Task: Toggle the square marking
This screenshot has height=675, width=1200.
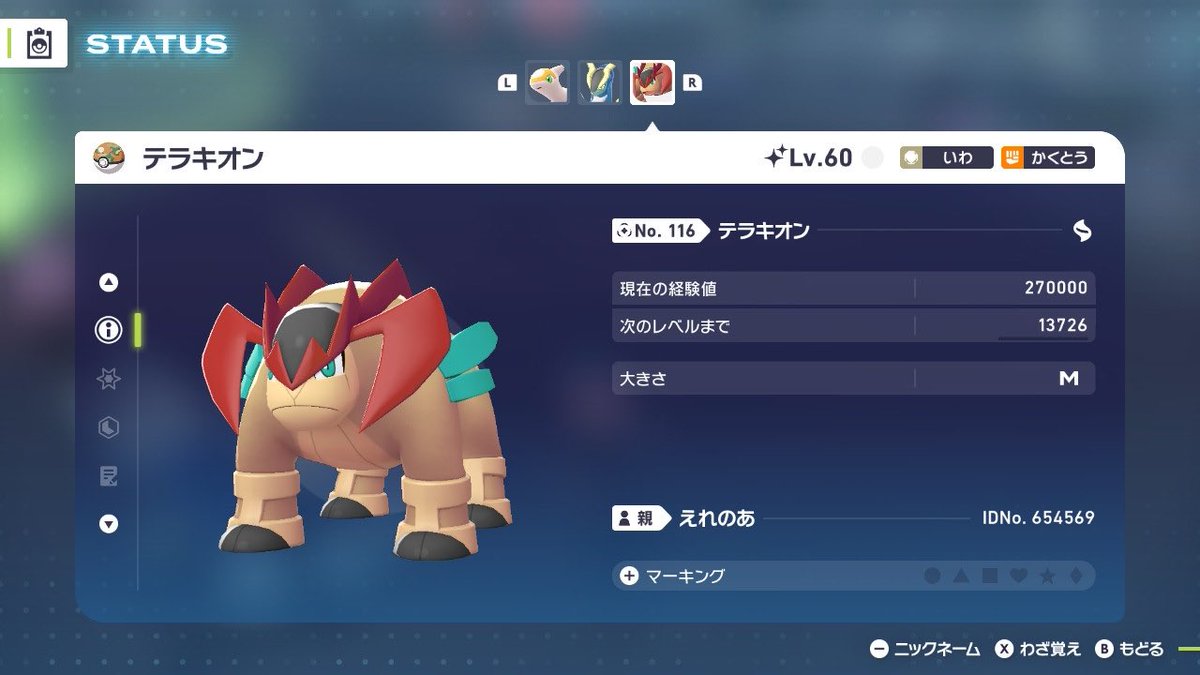Action: point(989,576)
